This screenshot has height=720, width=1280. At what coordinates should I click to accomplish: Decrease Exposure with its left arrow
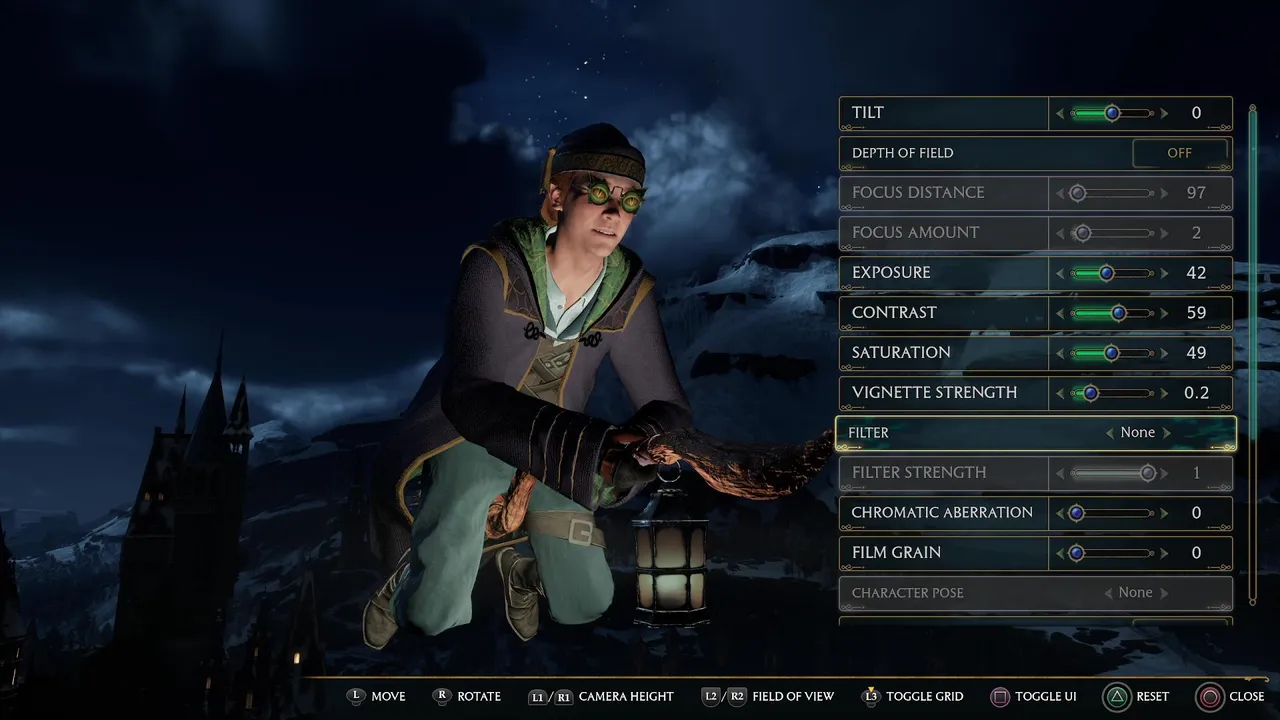pyautogui.click(x=1060, y=273)
